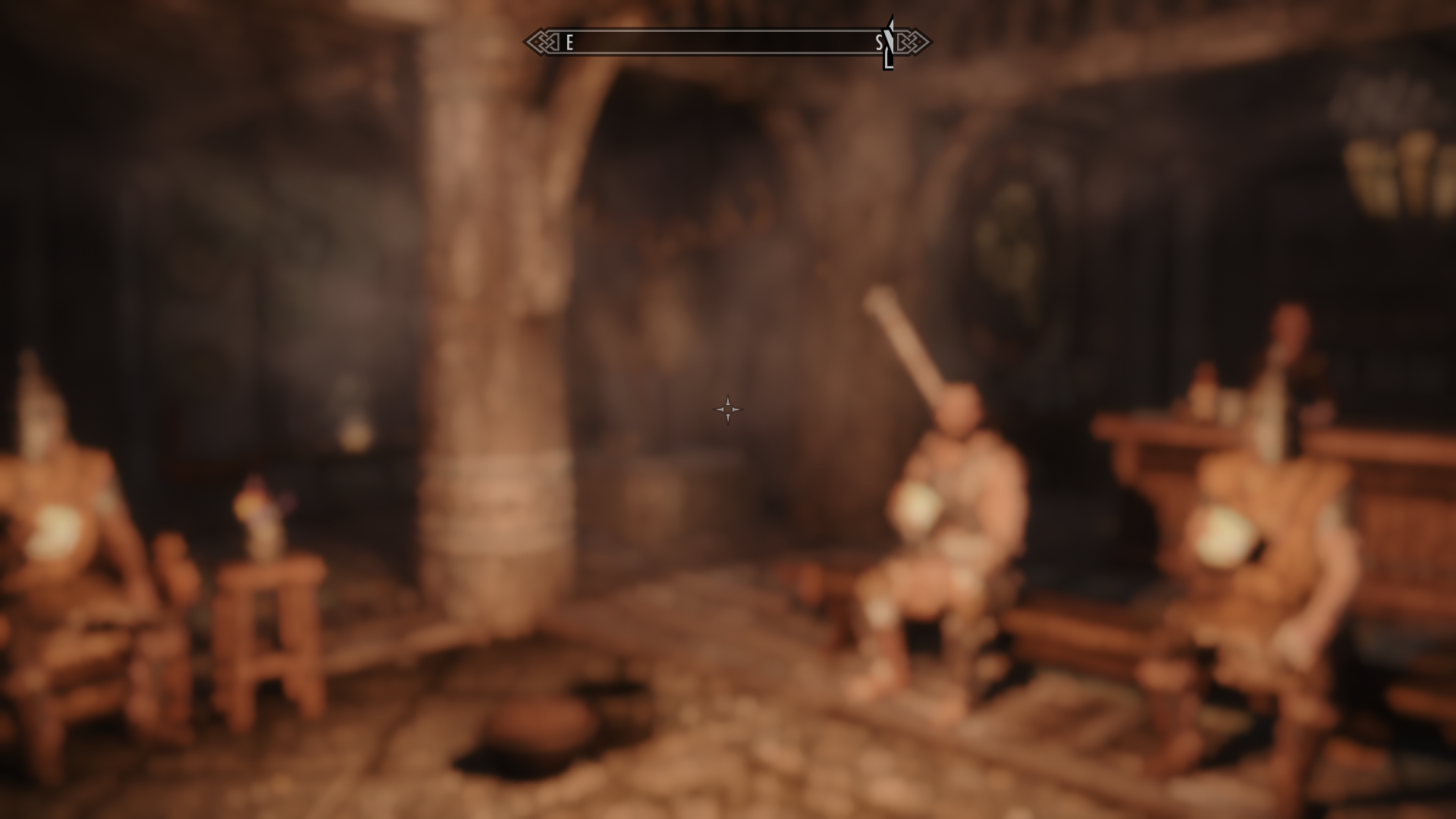Click the large stone pillar

(485, 341)
